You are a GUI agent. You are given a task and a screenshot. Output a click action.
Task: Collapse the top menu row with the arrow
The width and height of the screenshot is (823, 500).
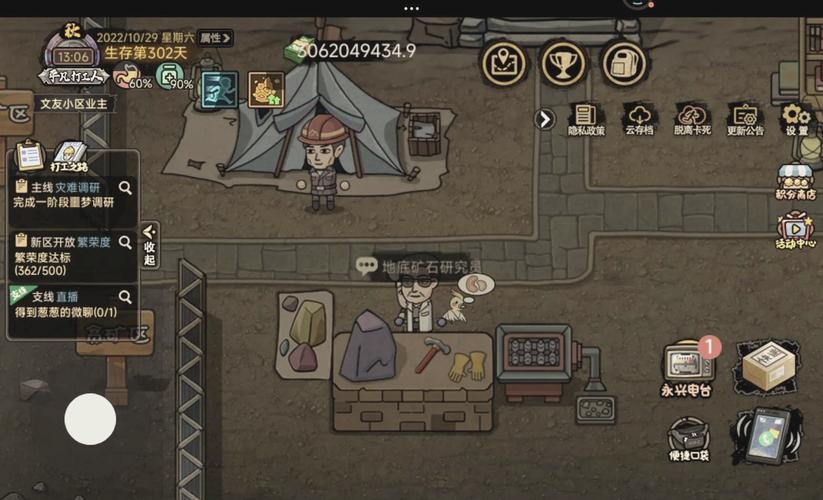[544, 120]
